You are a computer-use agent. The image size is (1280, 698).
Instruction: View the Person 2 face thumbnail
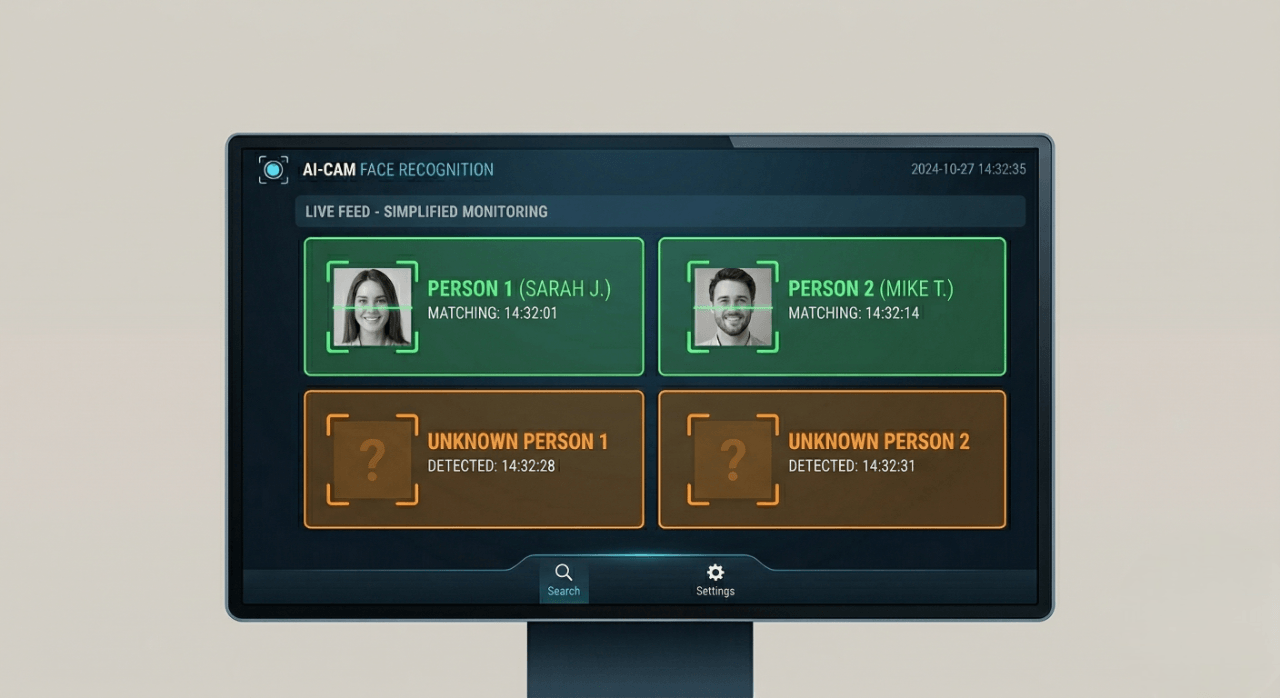(733, 307)
